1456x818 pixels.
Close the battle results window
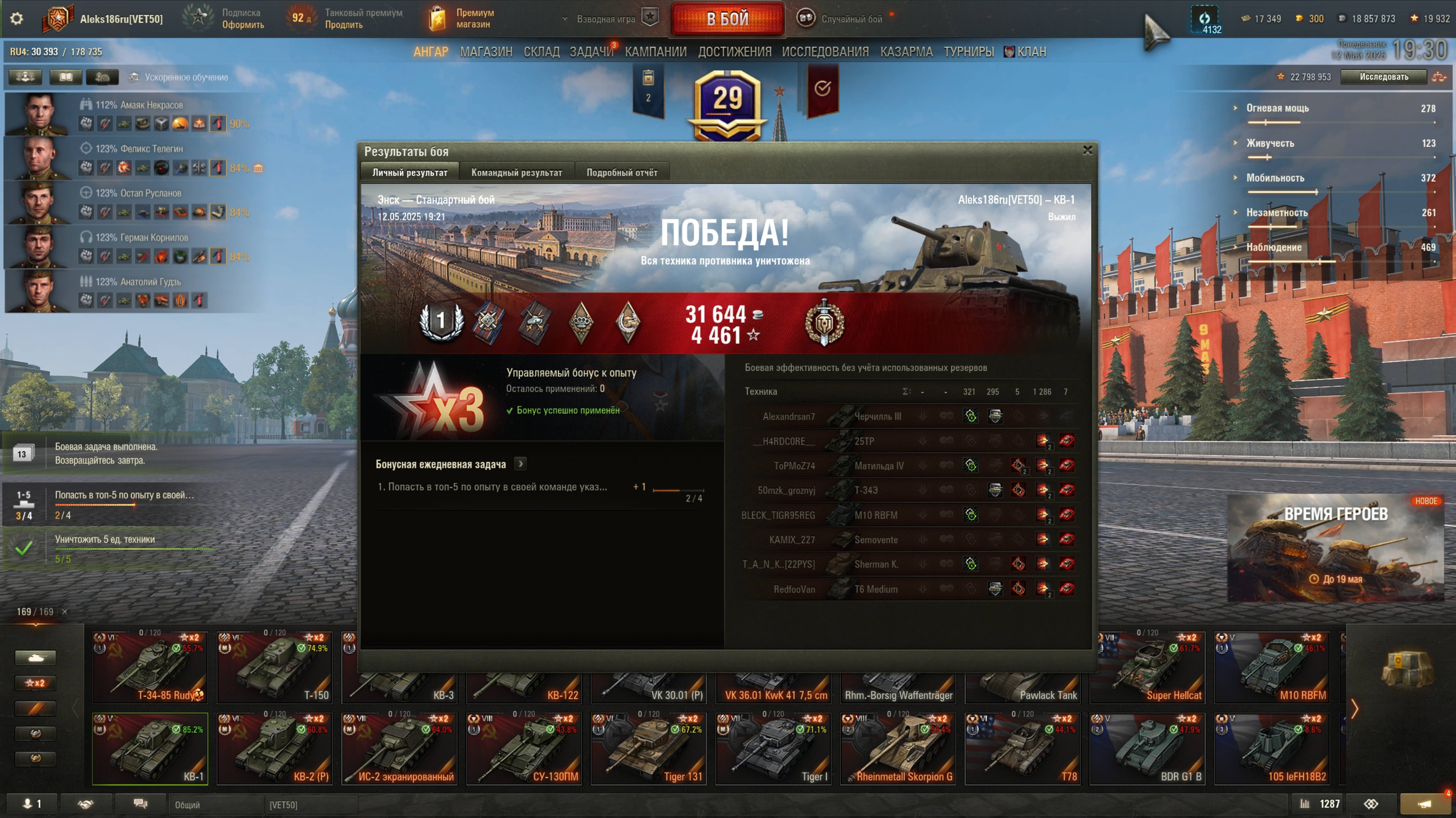[1087, 150]
